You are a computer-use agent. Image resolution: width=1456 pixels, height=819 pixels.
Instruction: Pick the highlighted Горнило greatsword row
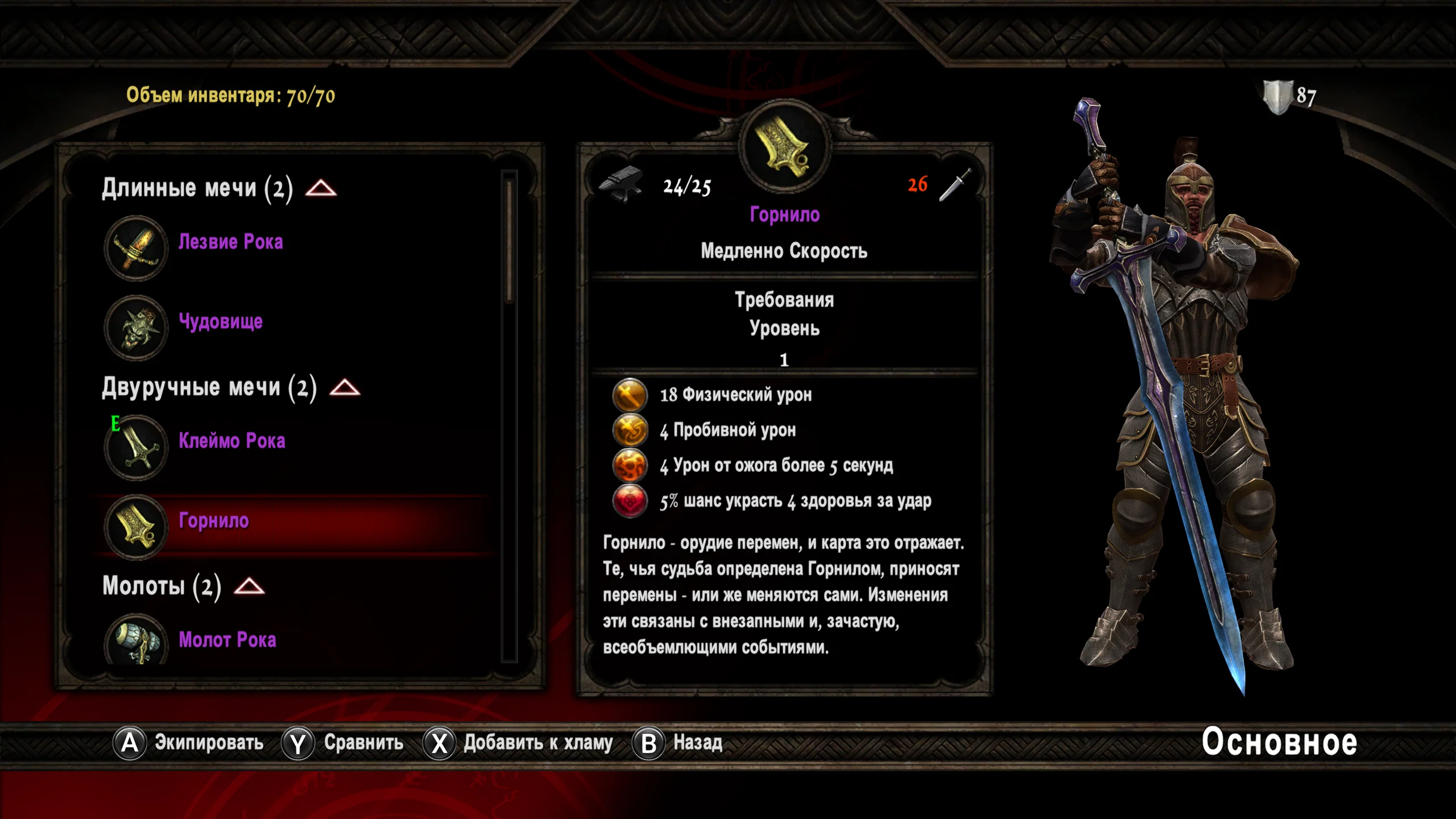(x=214, y=522)
